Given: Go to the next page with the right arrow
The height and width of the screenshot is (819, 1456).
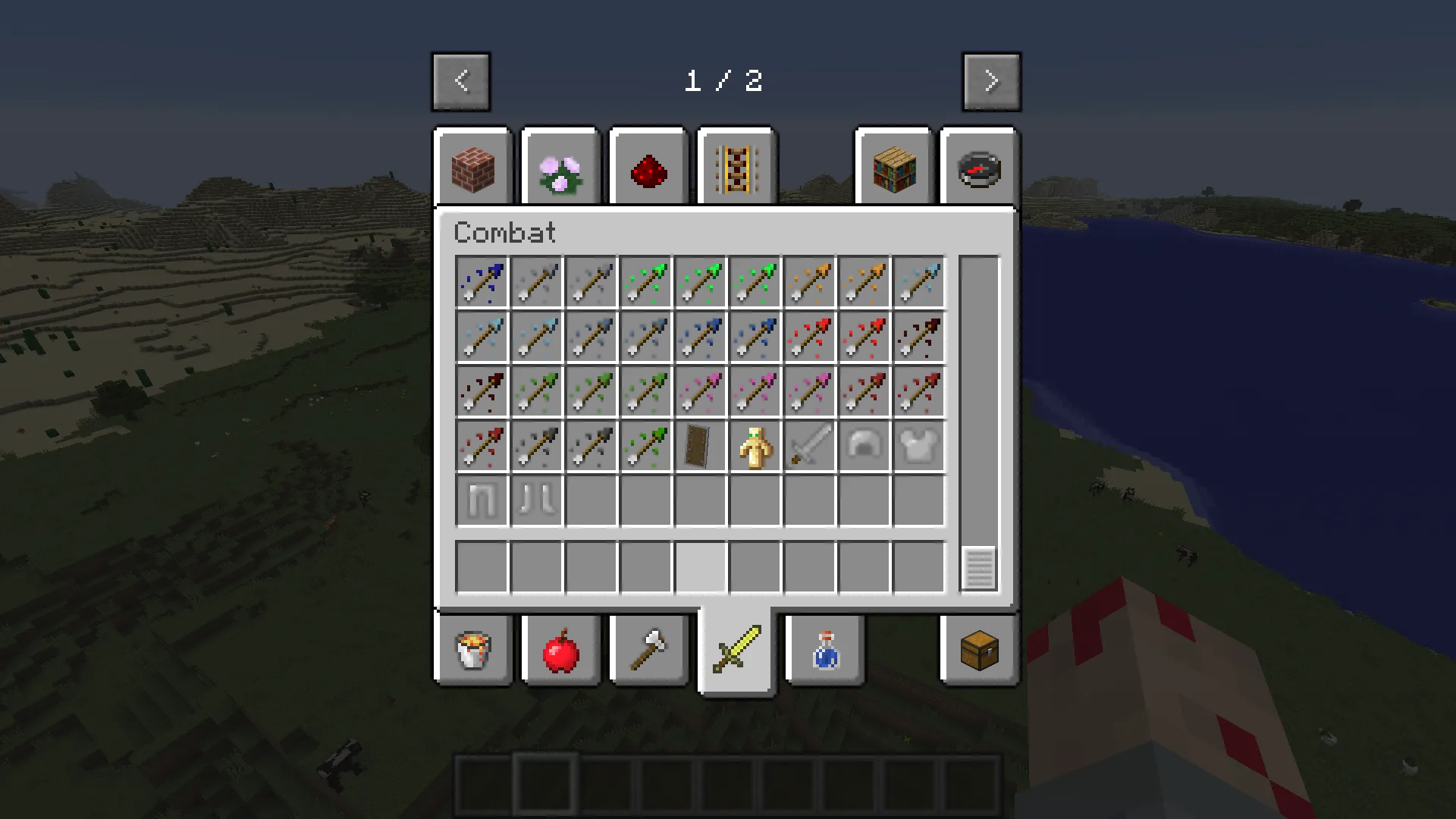Looking at the screenshot, I should click(991, 80).
